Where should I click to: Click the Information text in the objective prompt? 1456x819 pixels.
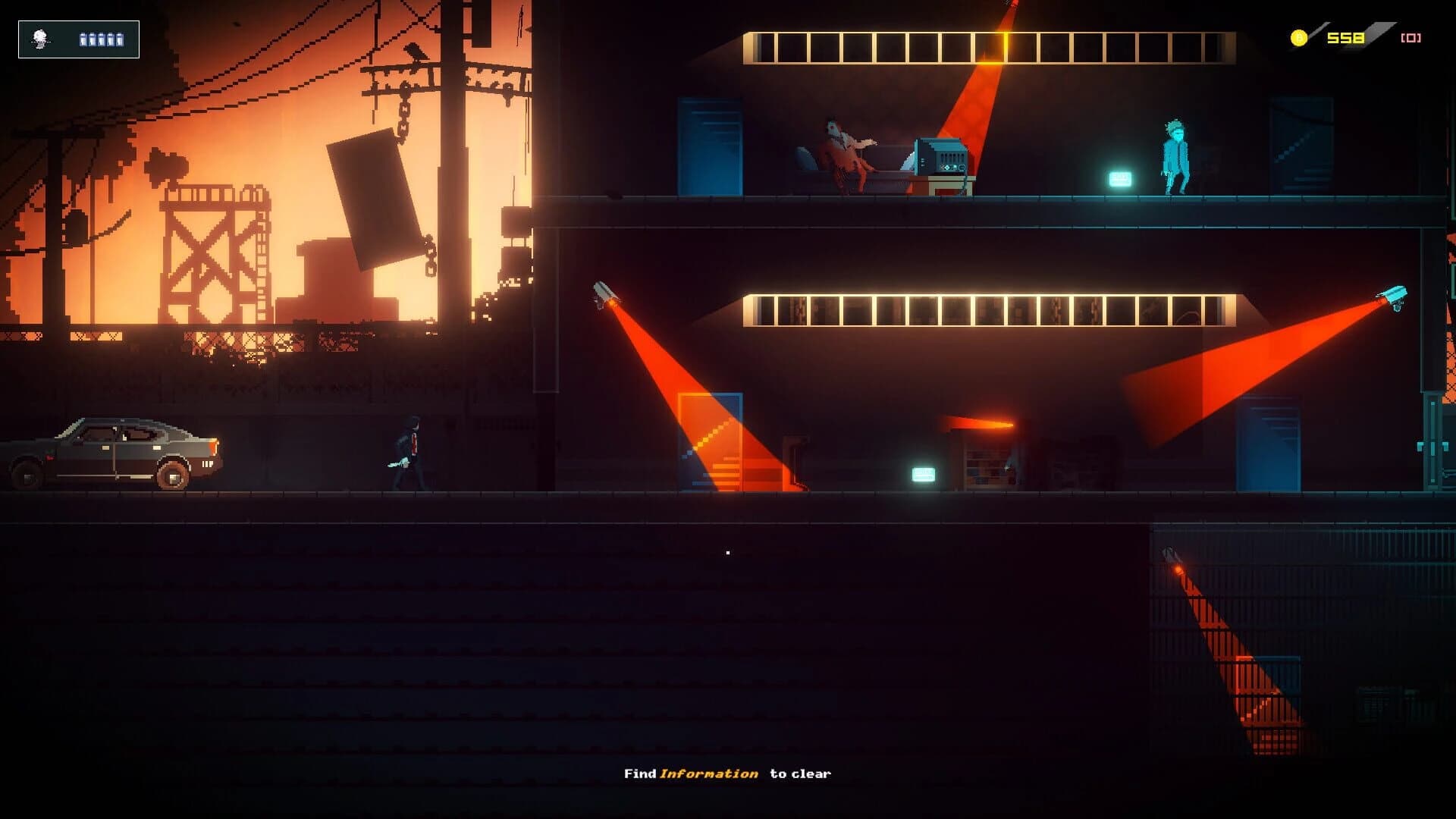(709, 773)
